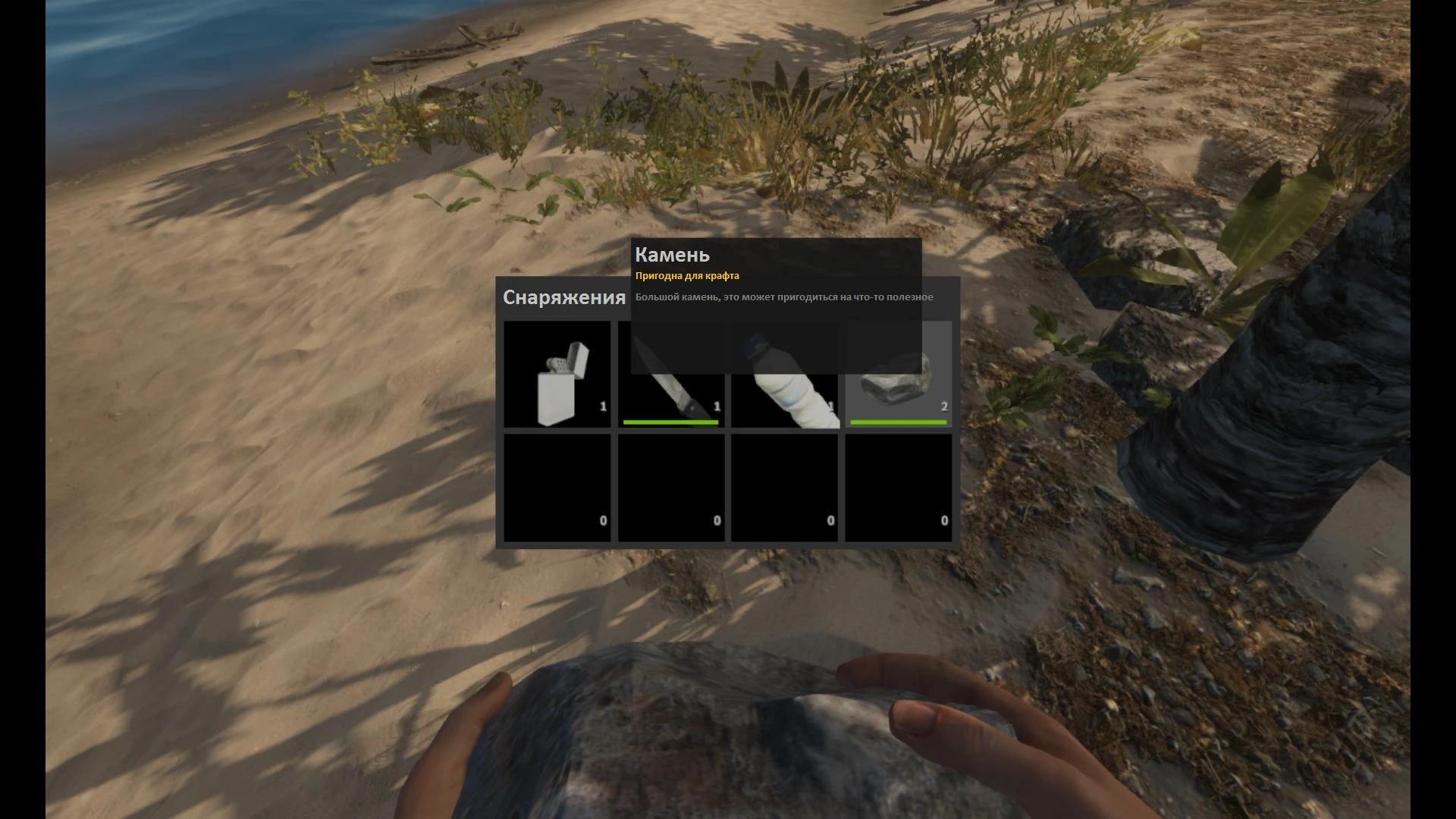Select the third empty inventory slot
This screenshot has height=819, width=1456.
coord(785,488)
